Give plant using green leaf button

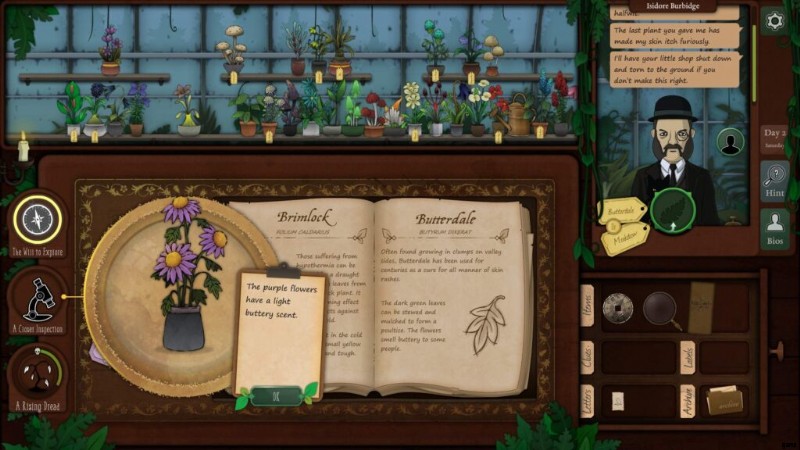pyautogui.click(x=672, y=209)
